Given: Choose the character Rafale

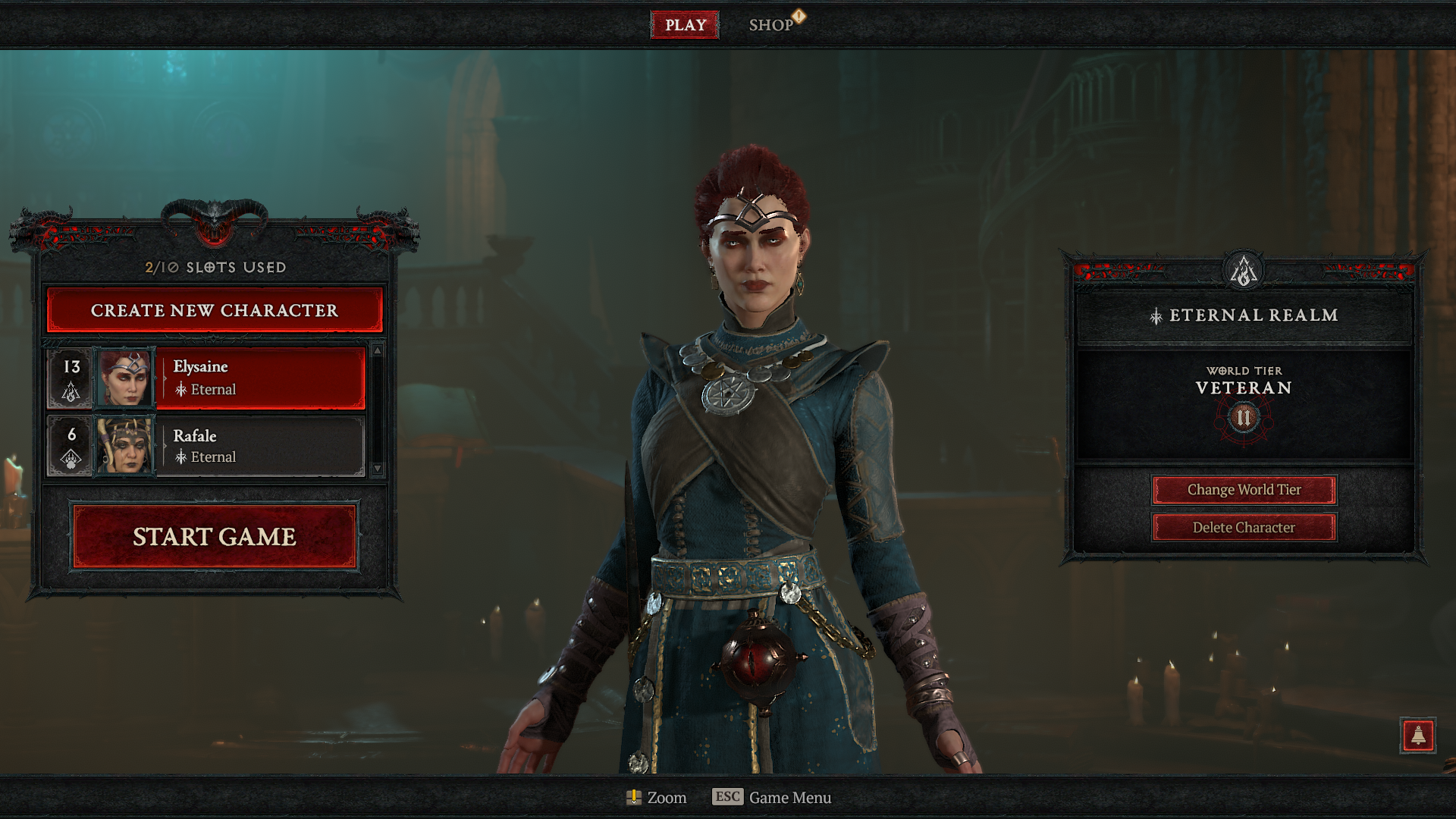Looking at the screenshot, I should [259, 446].
